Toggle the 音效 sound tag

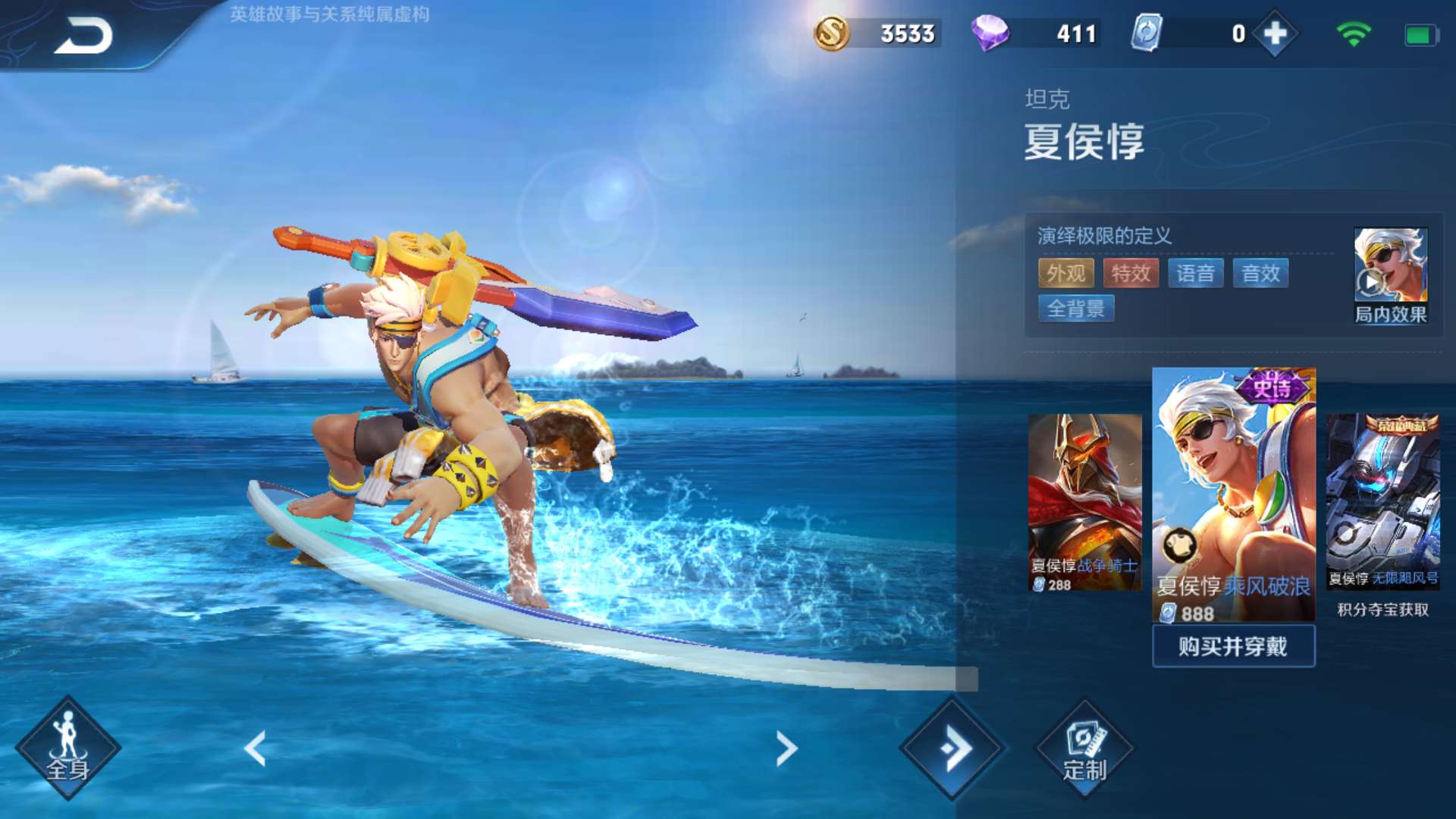tap(1261, 273)
